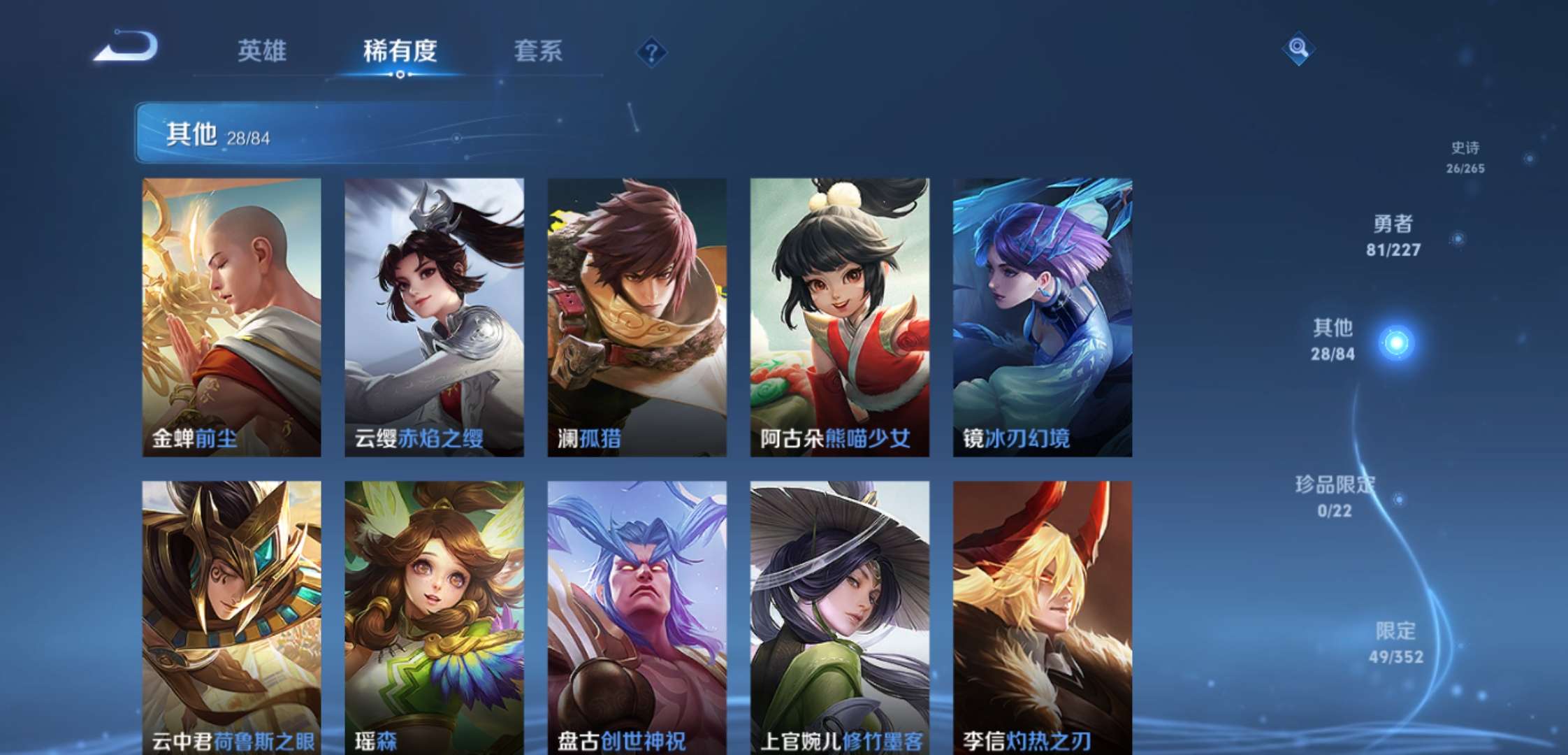Select the 稀有度 tab

click(x=400, y=51)
